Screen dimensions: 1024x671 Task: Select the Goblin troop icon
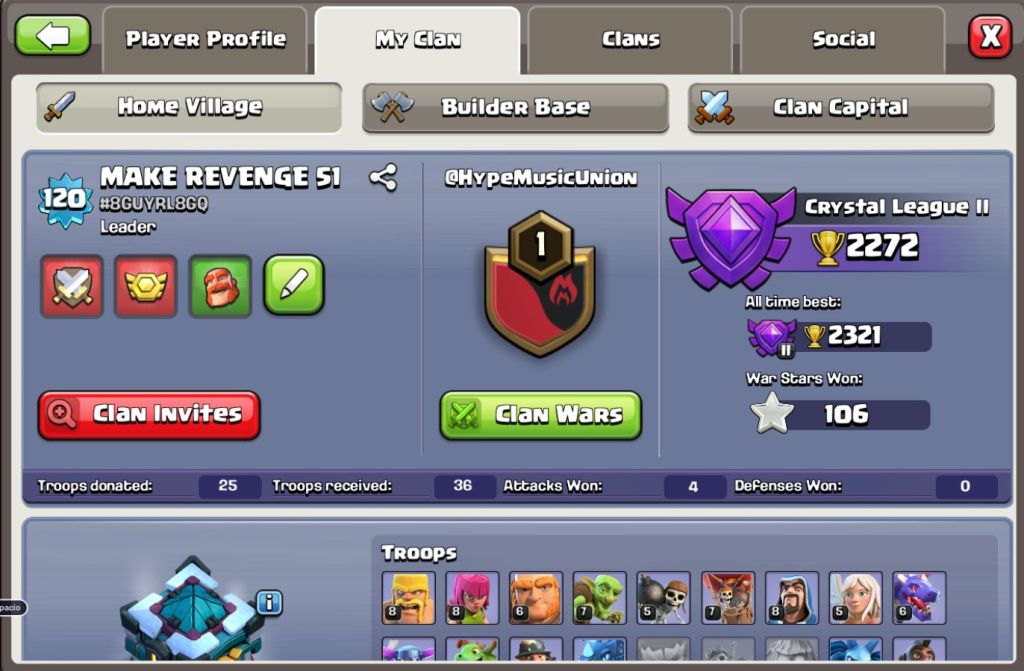[x=599, y=598]
